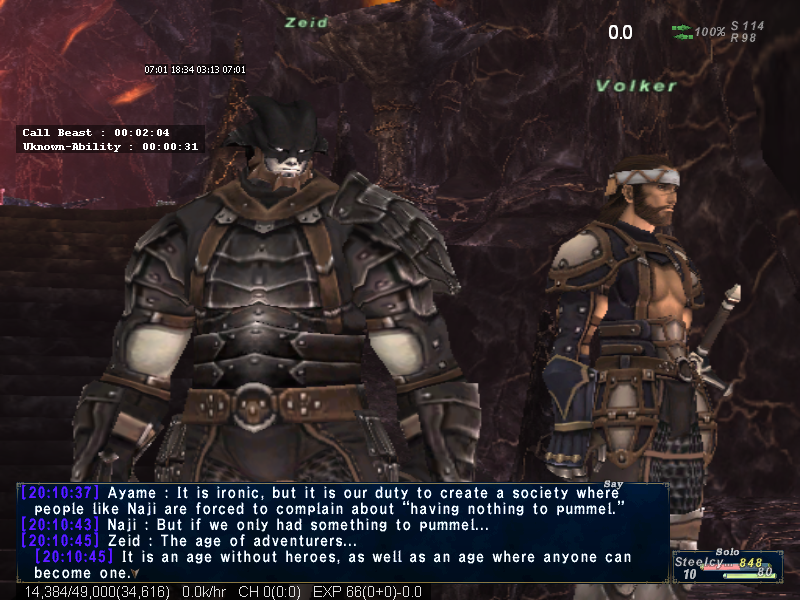
Task: Advance dialogue with the continue arrow
Action: [x=135, y=574]
